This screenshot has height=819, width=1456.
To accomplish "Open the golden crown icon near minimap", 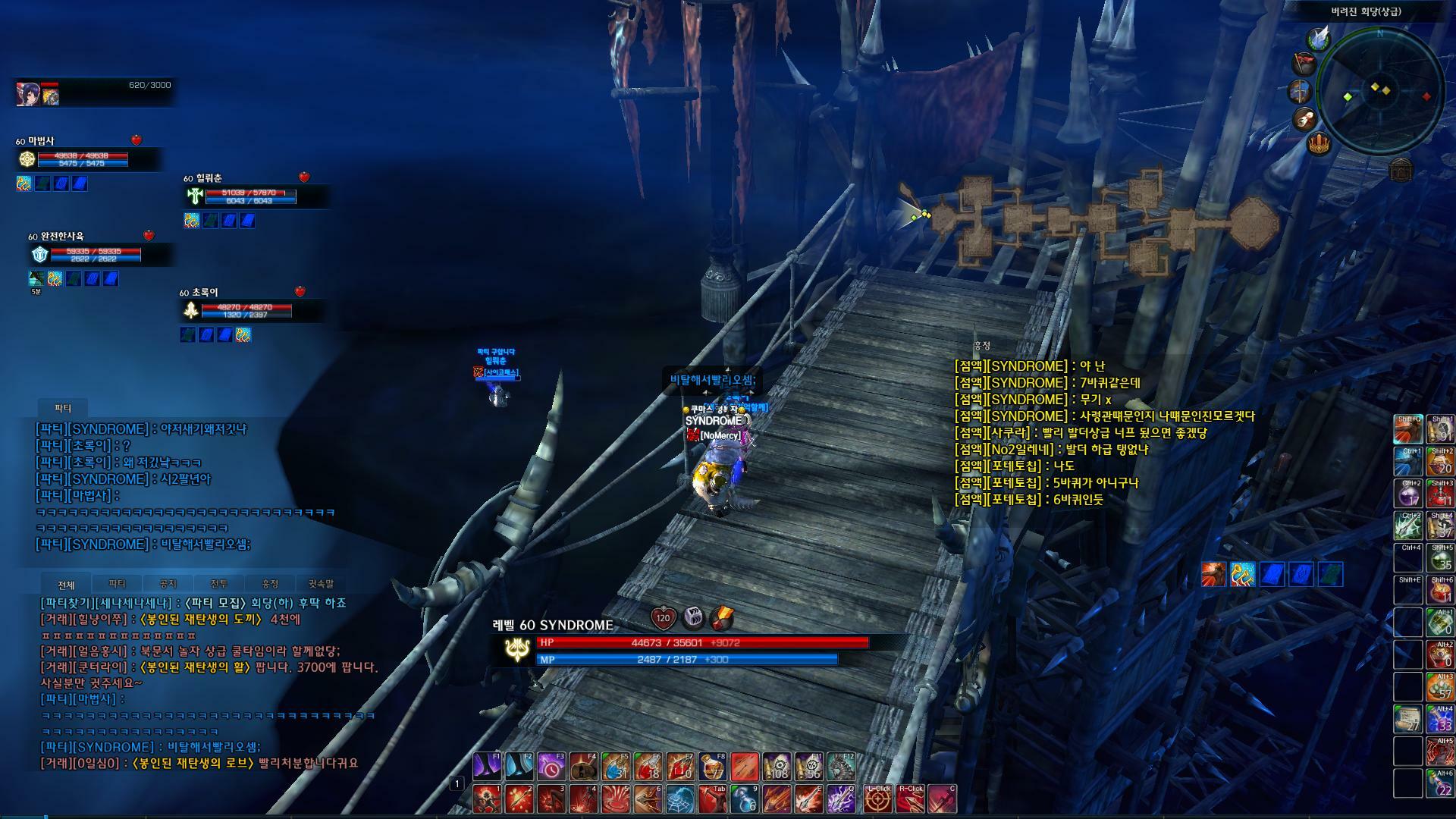I will pyautogui.click(x=1319, y=143).
